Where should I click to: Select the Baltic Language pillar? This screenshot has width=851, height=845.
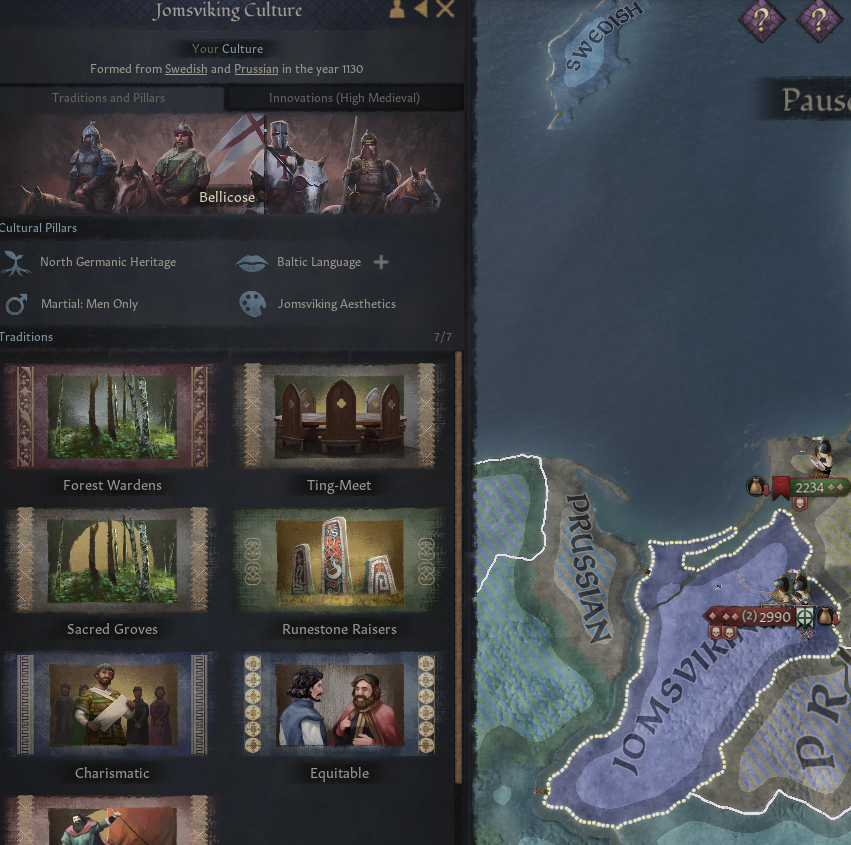[318, 262]
